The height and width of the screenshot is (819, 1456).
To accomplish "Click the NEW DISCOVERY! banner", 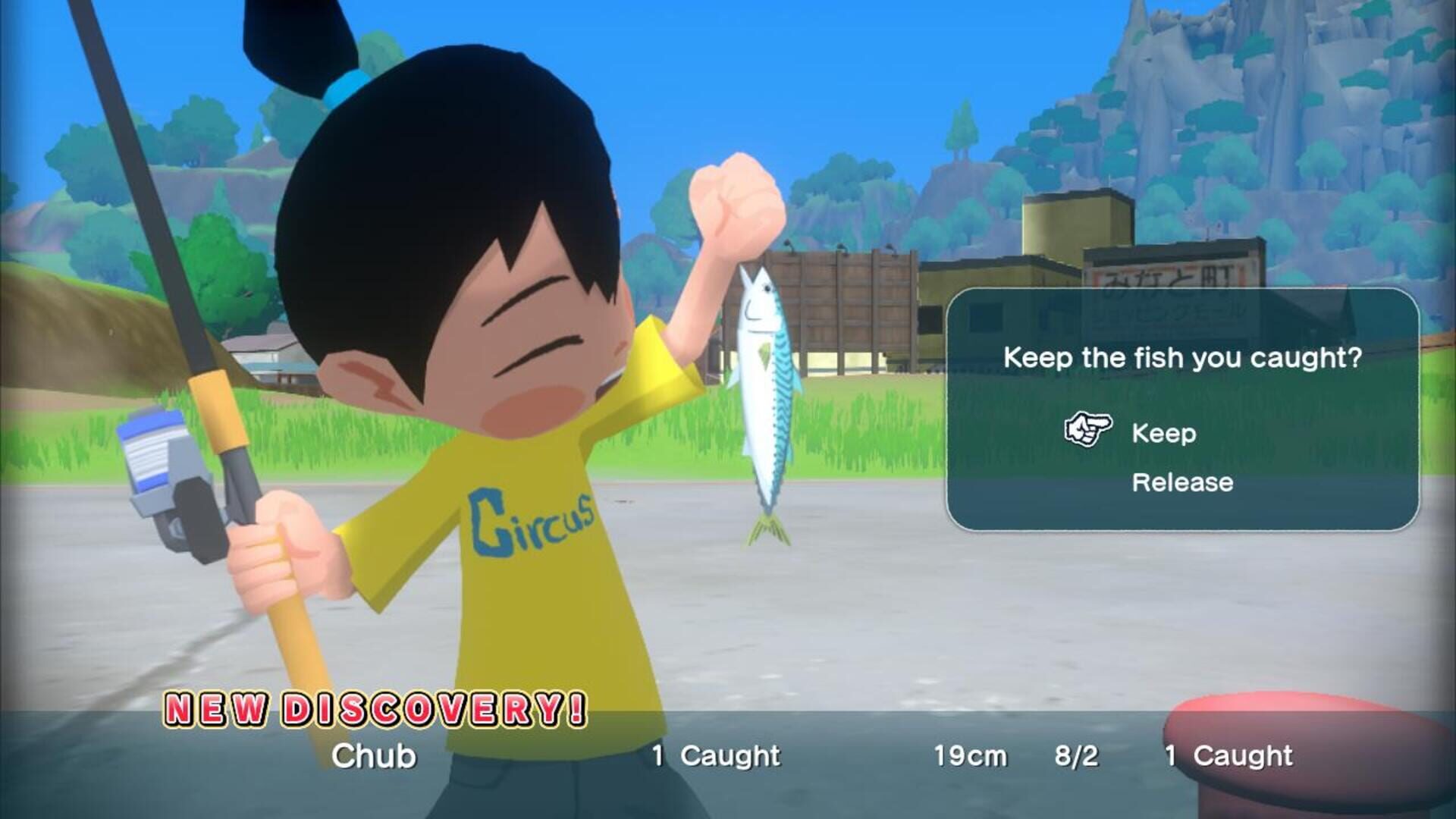I will (372, 711).
